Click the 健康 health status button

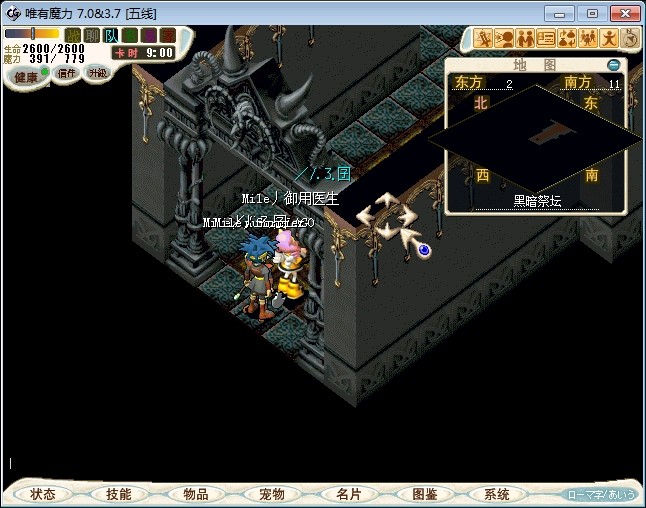tap(26, 77)
